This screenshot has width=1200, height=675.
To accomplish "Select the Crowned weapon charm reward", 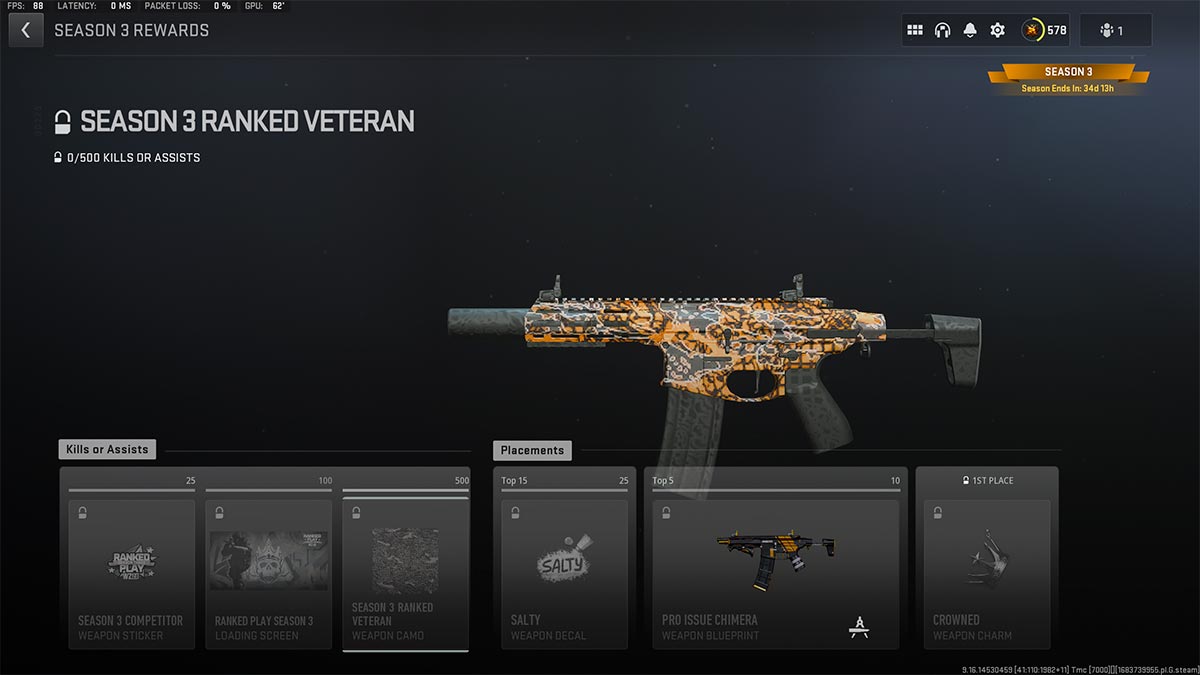I will [986, 573].
